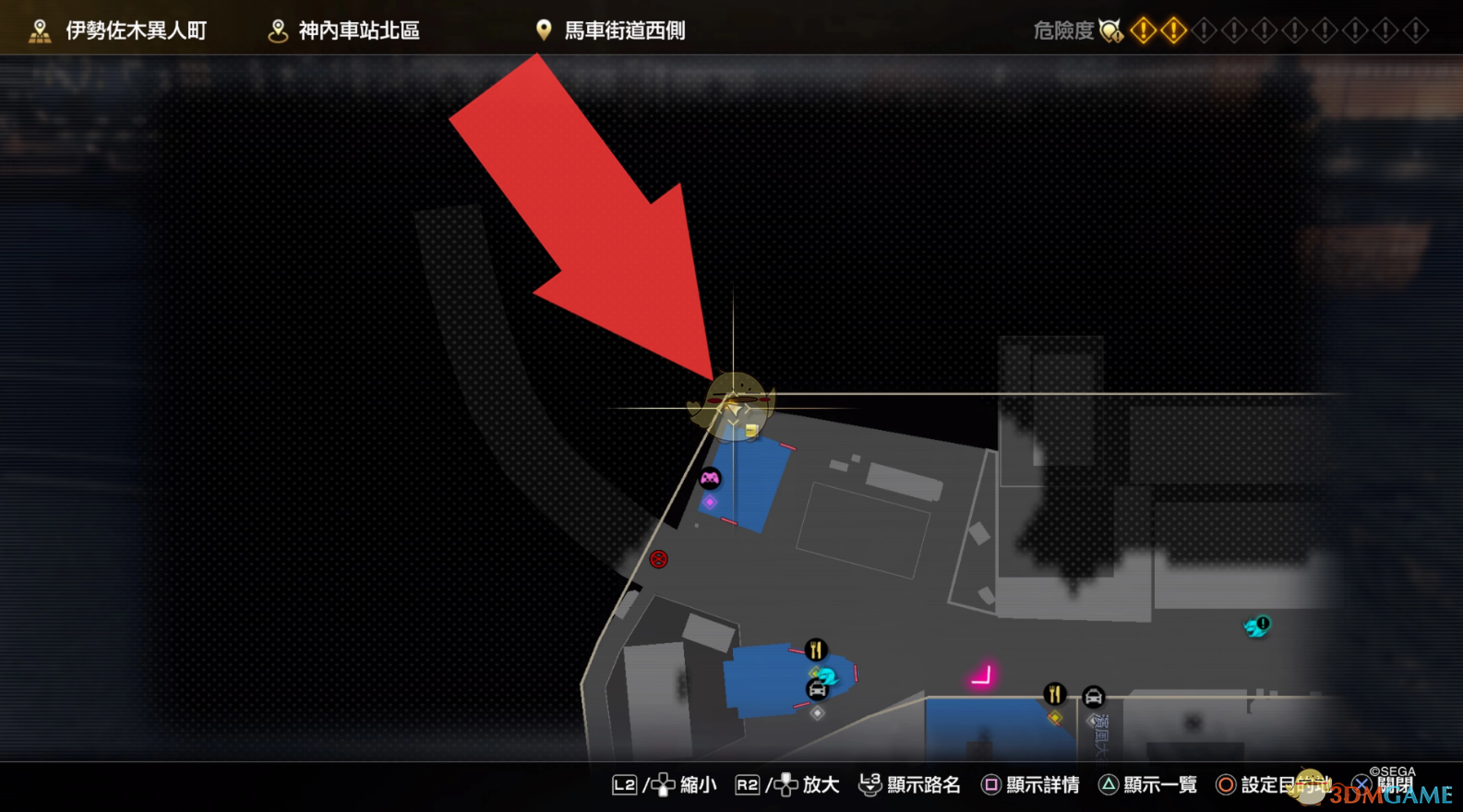Click the taxi icon beside the blue parking area

tap(816, 690)
